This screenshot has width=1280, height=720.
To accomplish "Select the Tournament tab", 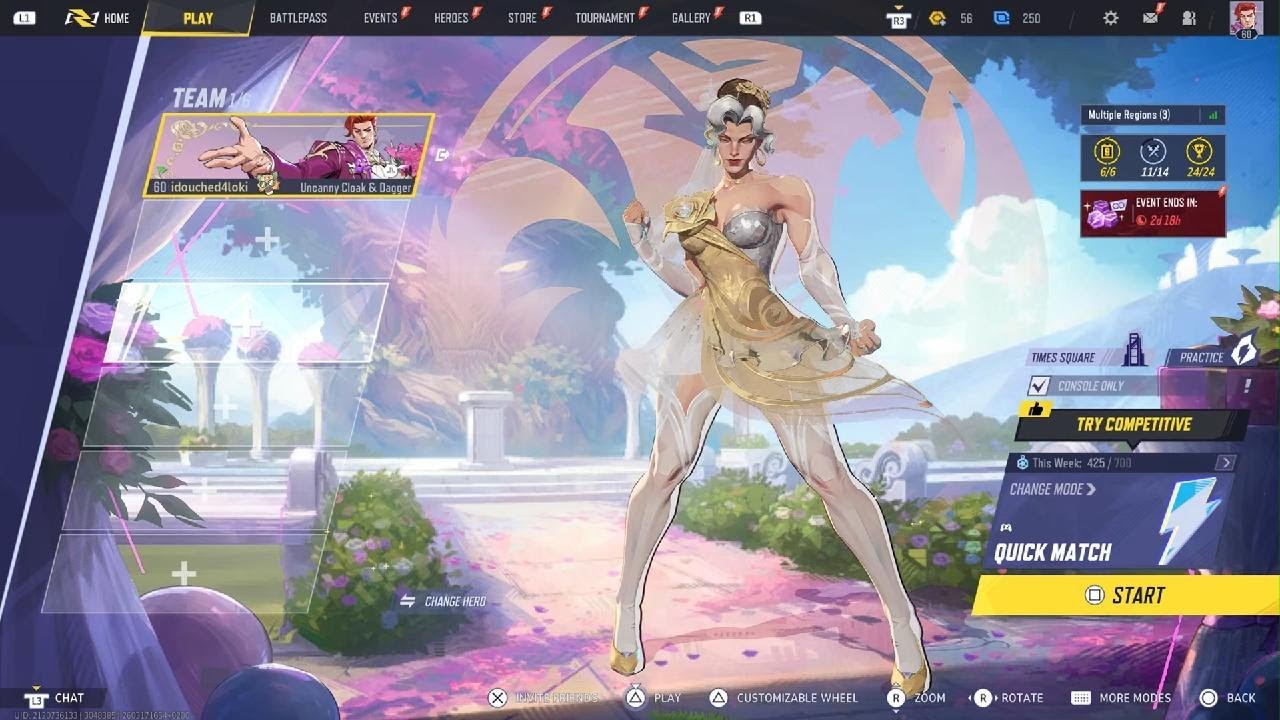I will [x=605, y=18].
